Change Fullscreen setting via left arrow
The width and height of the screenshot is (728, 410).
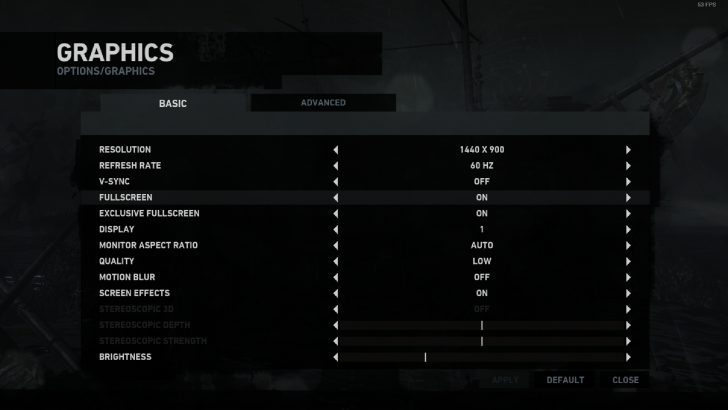click(336, 198)
